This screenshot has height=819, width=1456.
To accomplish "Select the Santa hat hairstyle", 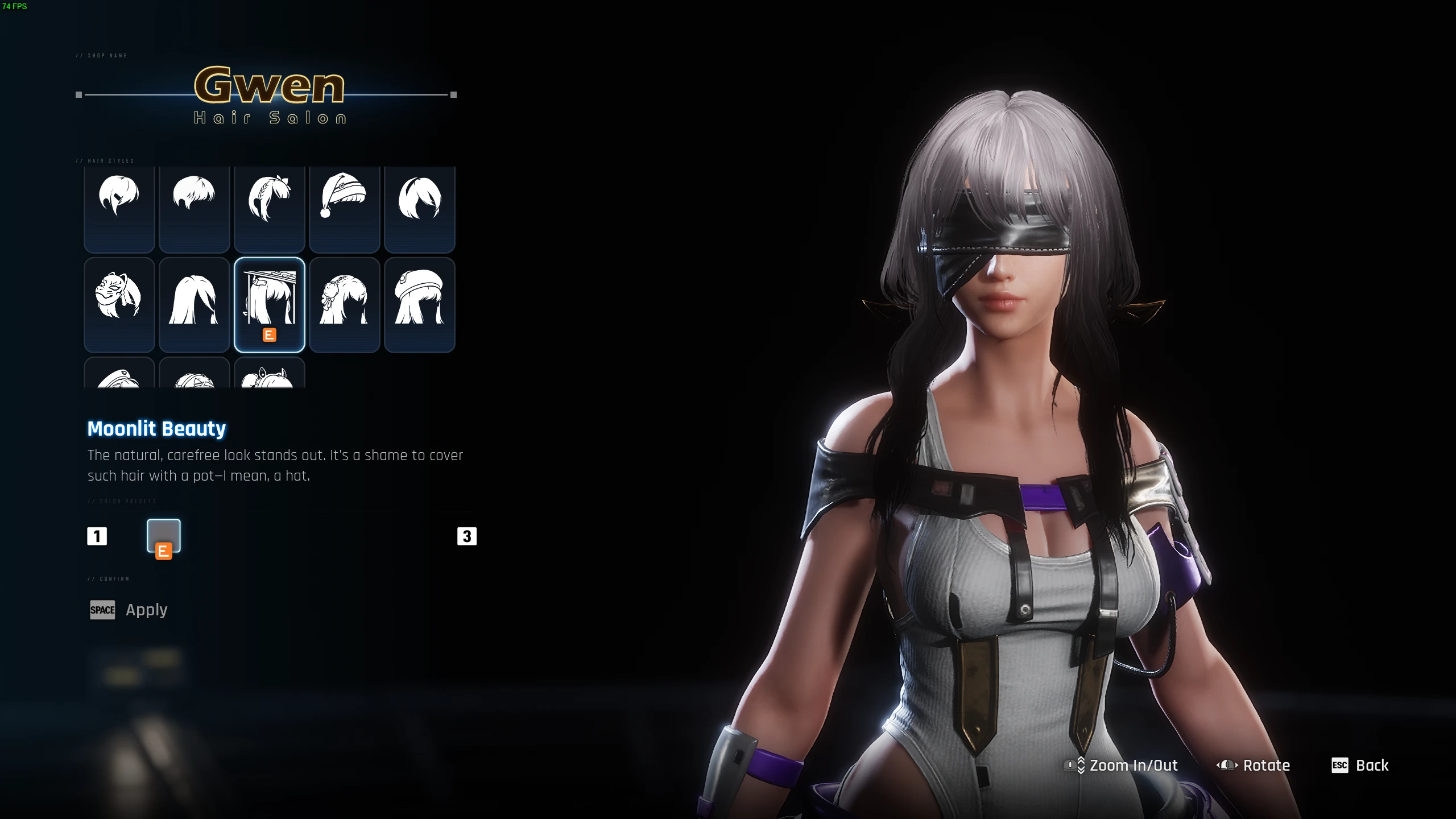I will pos(344,209).
